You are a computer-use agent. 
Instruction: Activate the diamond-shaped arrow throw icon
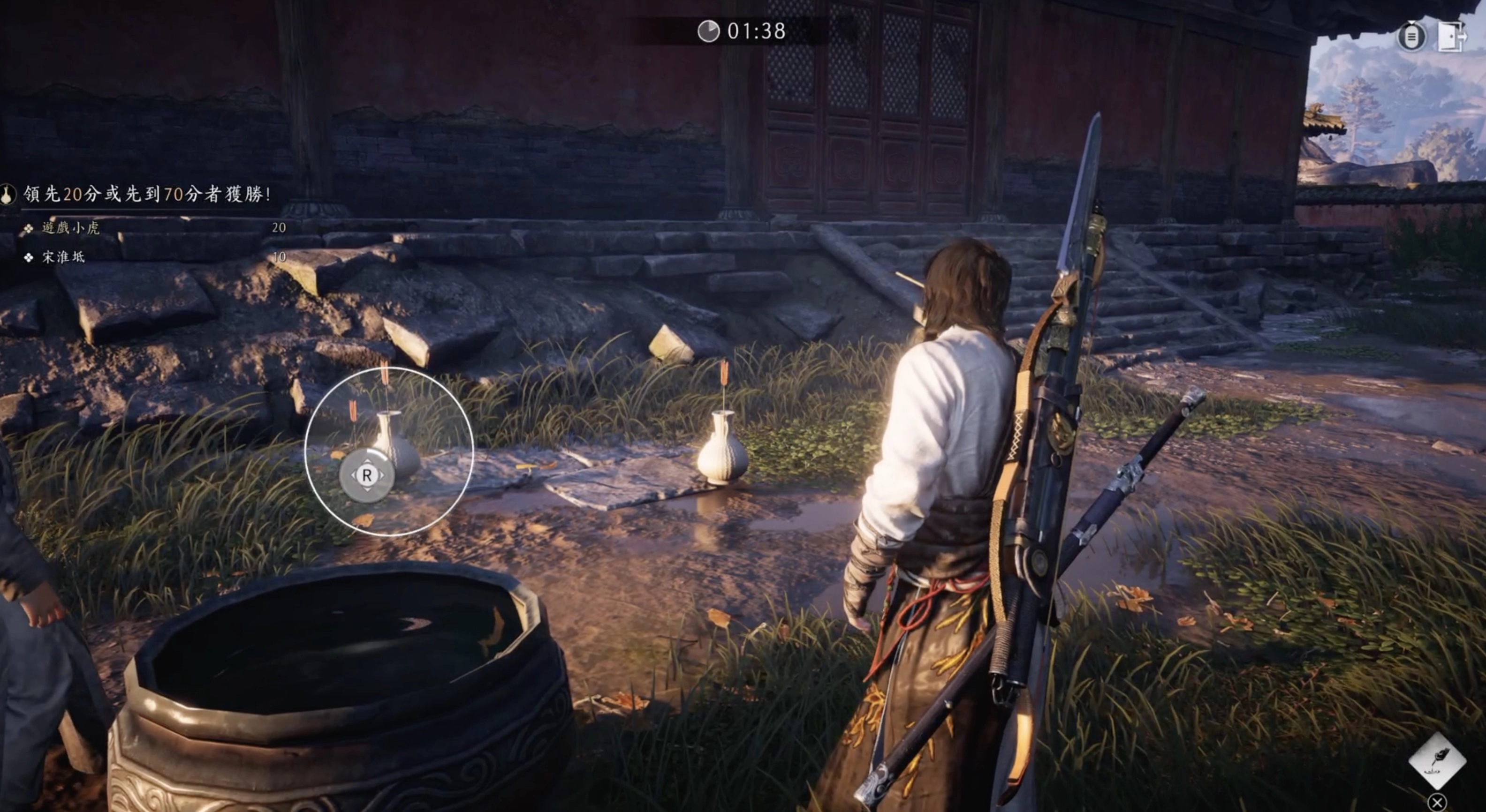pyautogui.click(x=1437, y=761)
